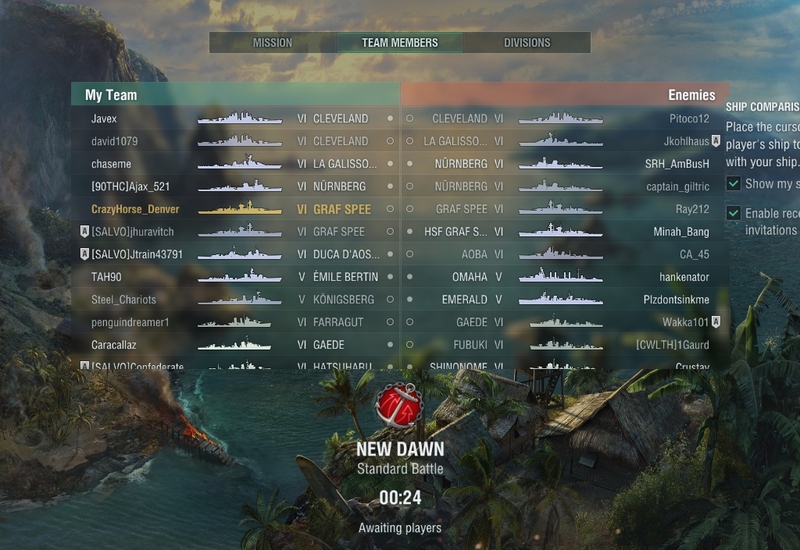Viewport: 800px width, 550px height.
Task: Show the Divisions tab
Action: pyautogui.click(x=527, y=43)
